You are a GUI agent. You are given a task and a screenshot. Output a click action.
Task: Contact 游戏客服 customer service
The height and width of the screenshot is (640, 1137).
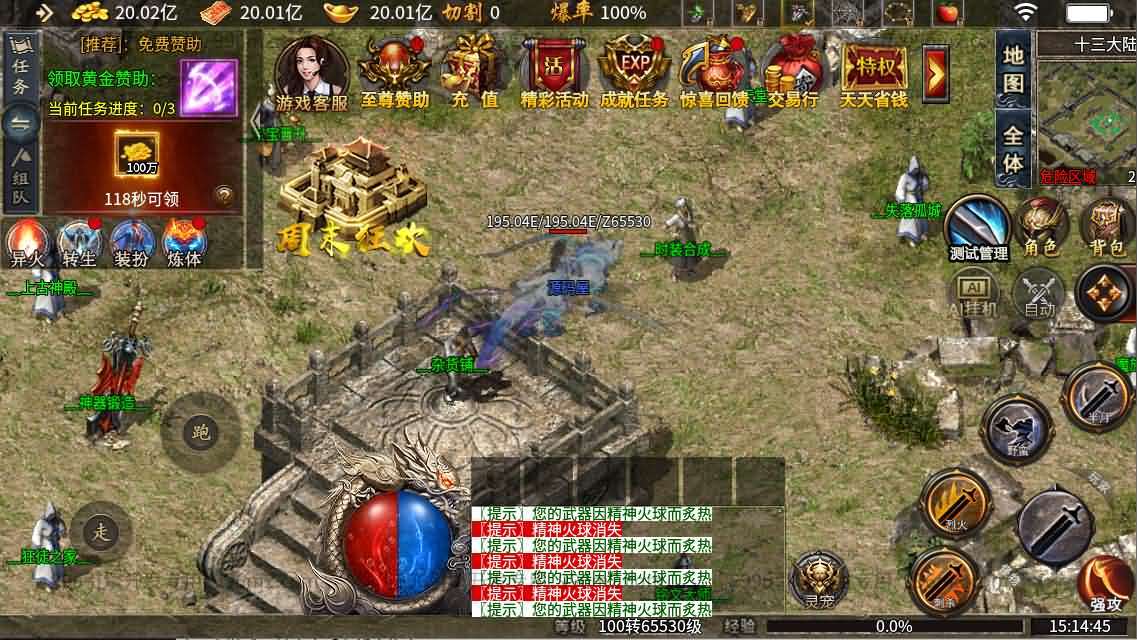pyautogui.click(x=312, y=72)
